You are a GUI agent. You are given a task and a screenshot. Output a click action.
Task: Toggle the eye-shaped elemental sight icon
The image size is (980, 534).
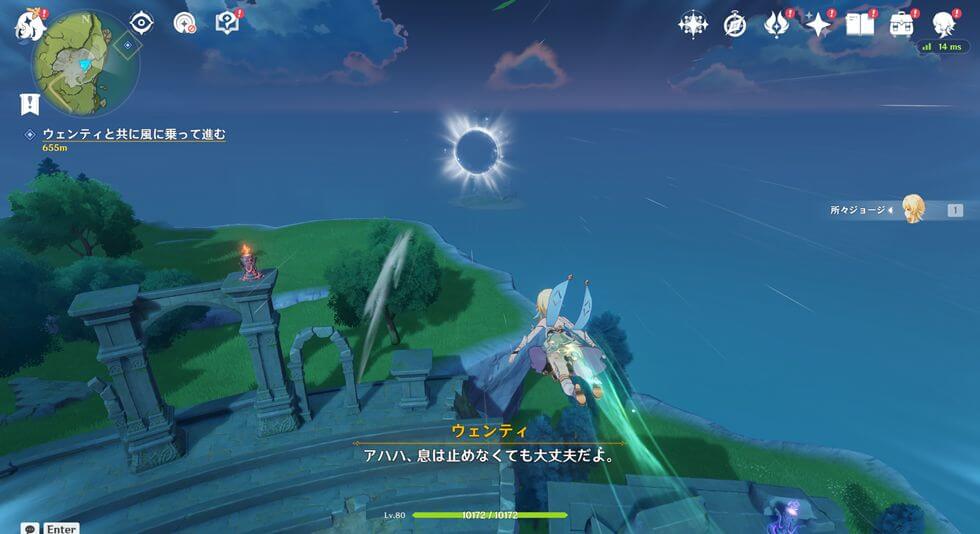pos(142,23)
